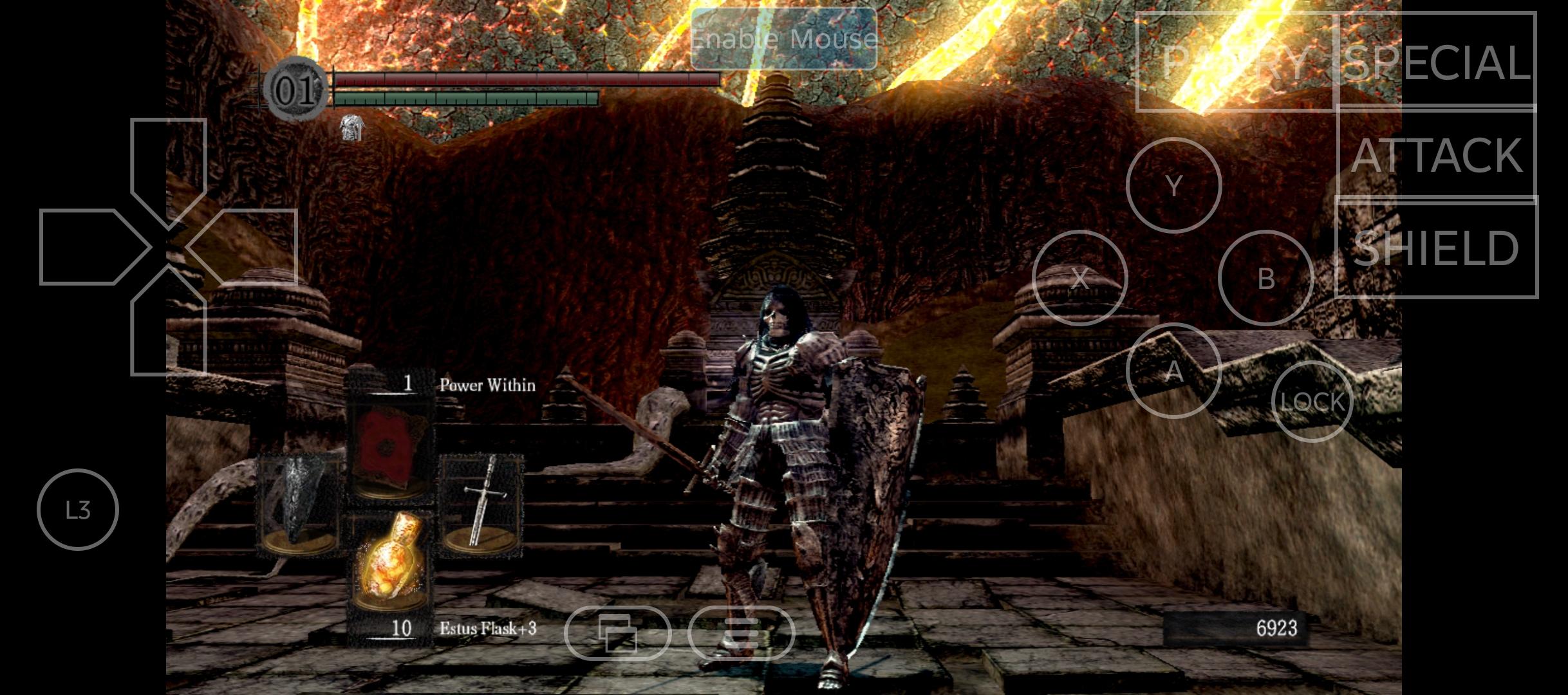Image resolution: width=1568 pixels, height=695 pixels.
Task: Activate the SHIELD touch button
Action: tap(1437, 248)
